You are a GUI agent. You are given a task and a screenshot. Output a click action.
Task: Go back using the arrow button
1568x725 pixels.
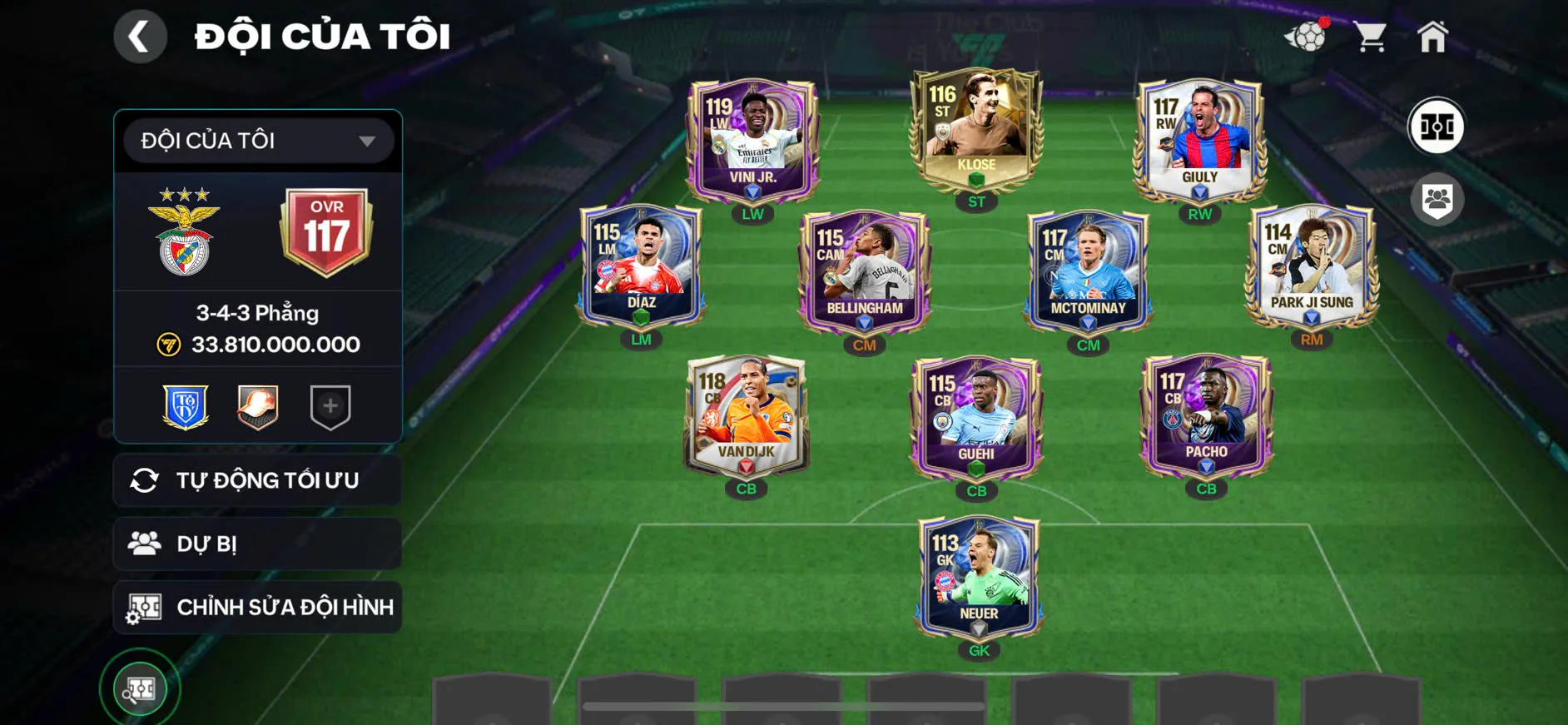[140, 37]
